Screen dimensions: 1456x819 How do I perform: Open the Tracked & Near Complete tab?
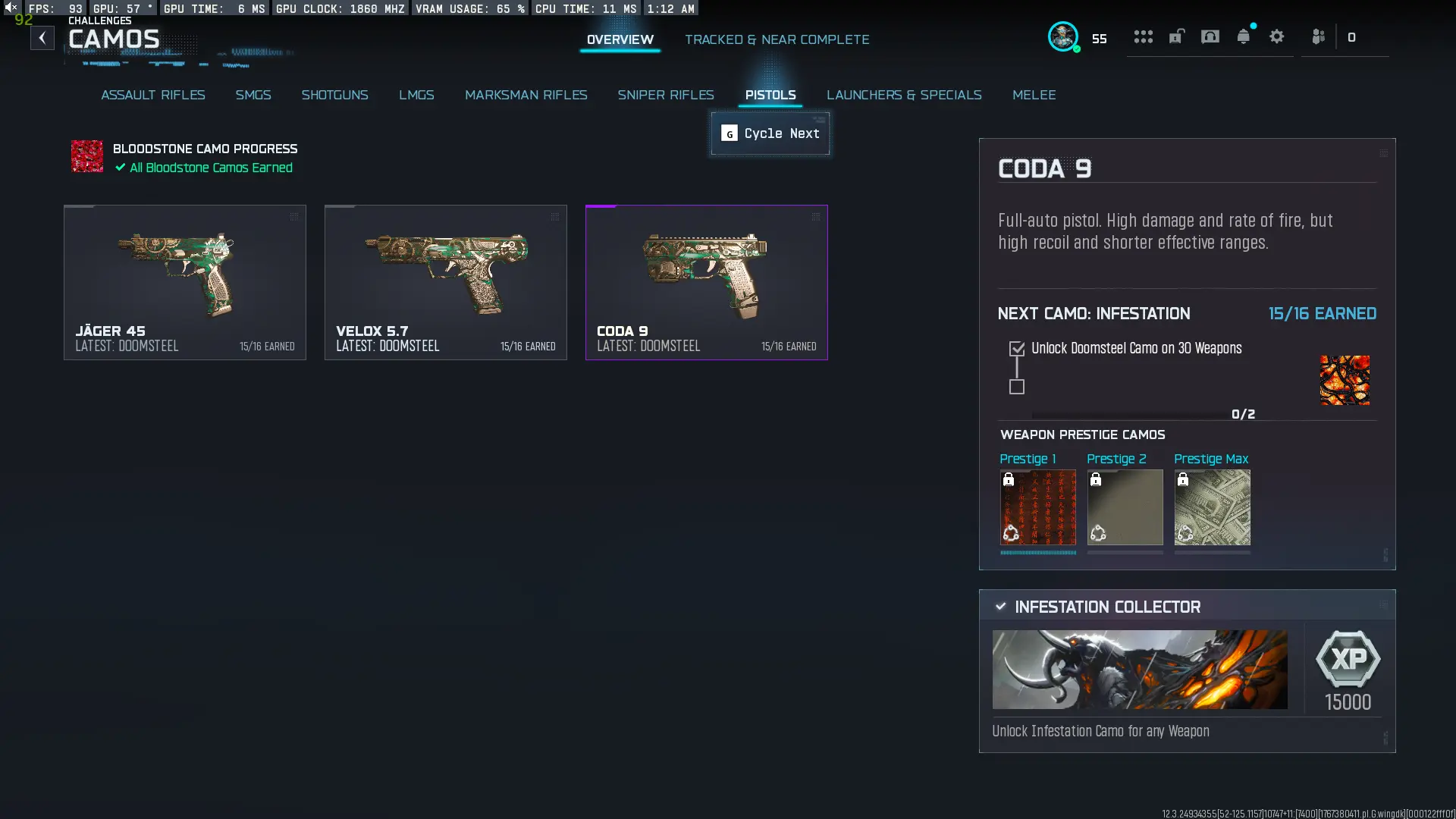tap(777, 39)
